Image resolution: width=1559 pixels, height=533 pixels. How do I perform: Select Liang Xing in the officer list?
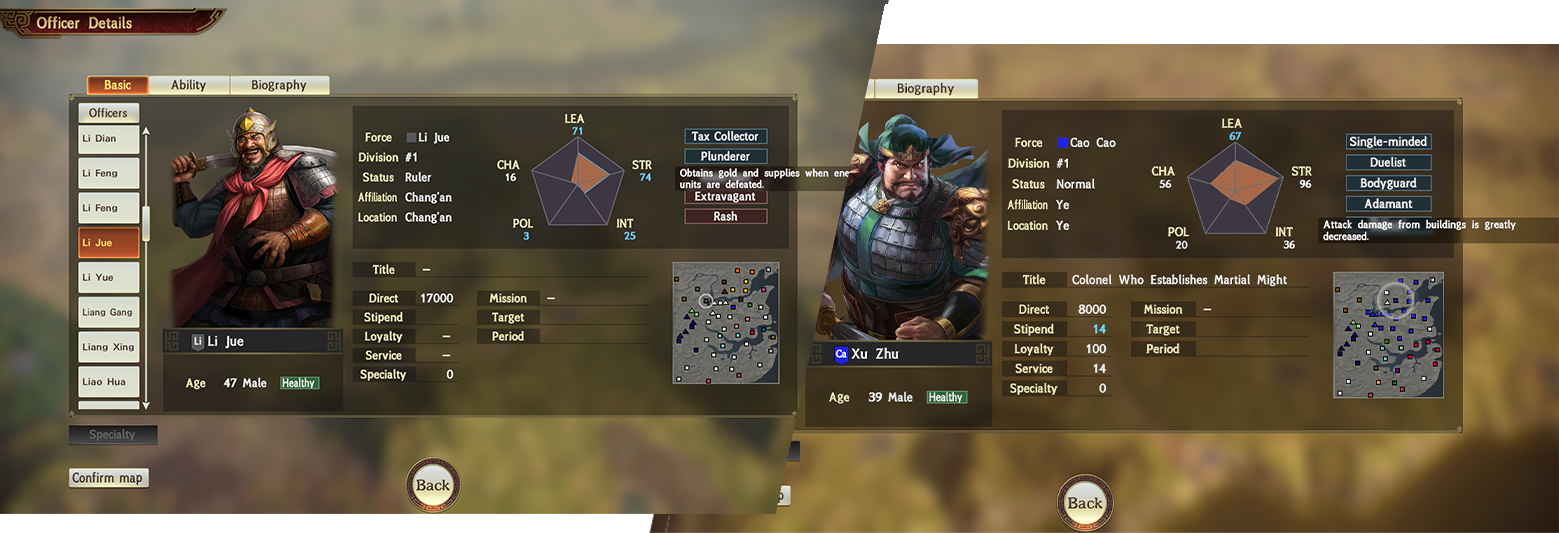108,347
